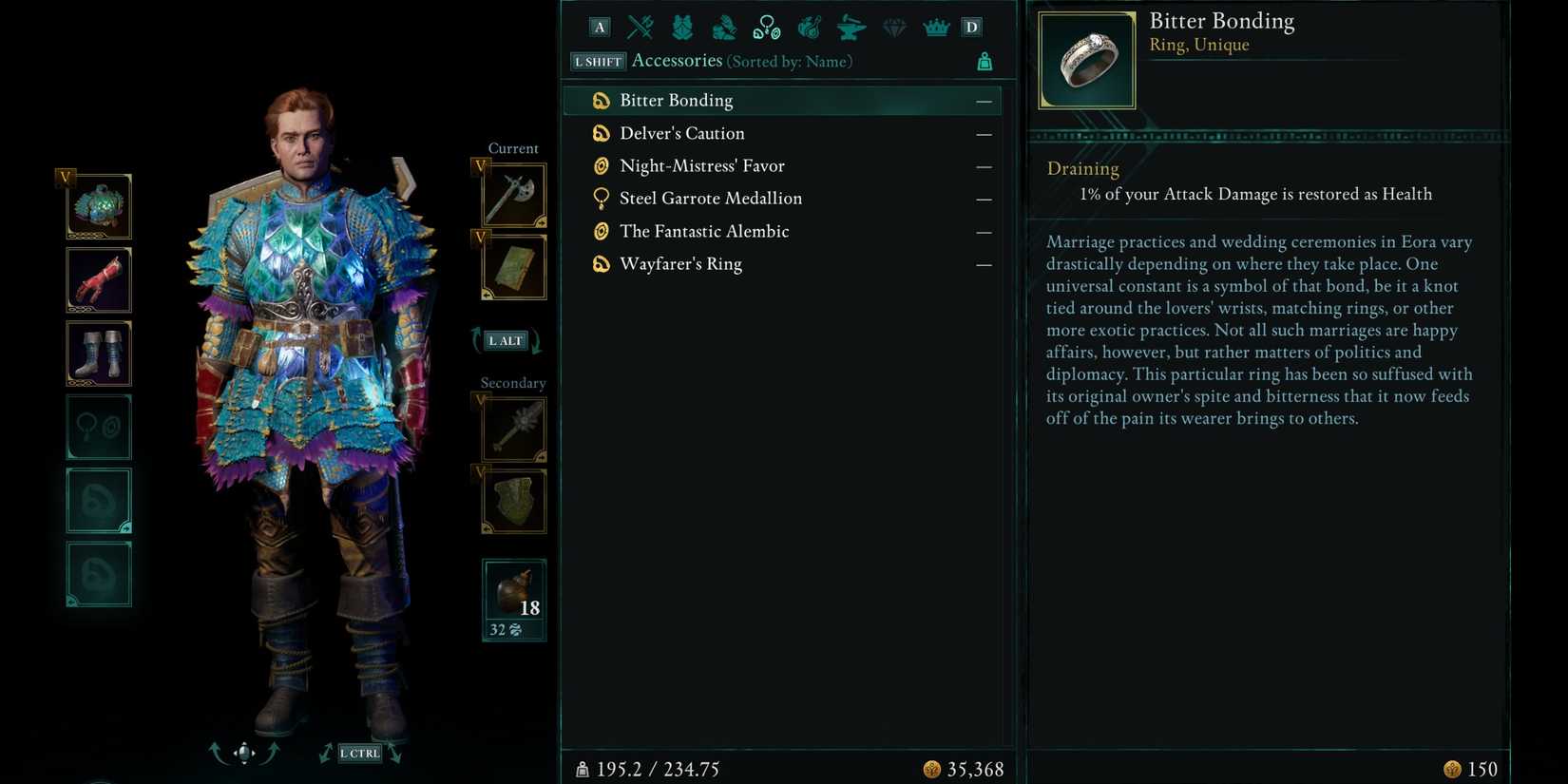Select the crown quest items category icon
This screenshot has width=1568, height=784.
[936, 27]
